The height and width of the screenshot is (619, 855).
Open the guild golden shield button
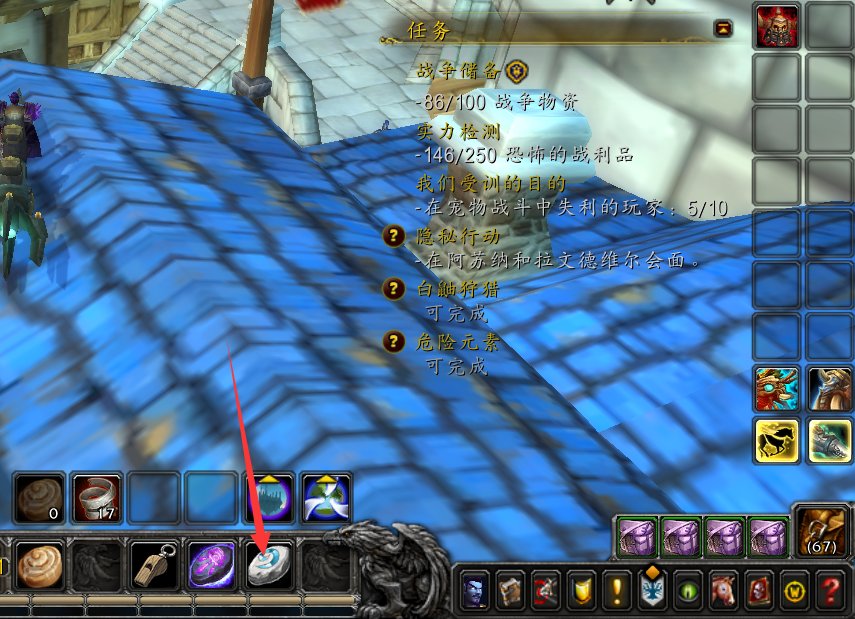point(582,590)
